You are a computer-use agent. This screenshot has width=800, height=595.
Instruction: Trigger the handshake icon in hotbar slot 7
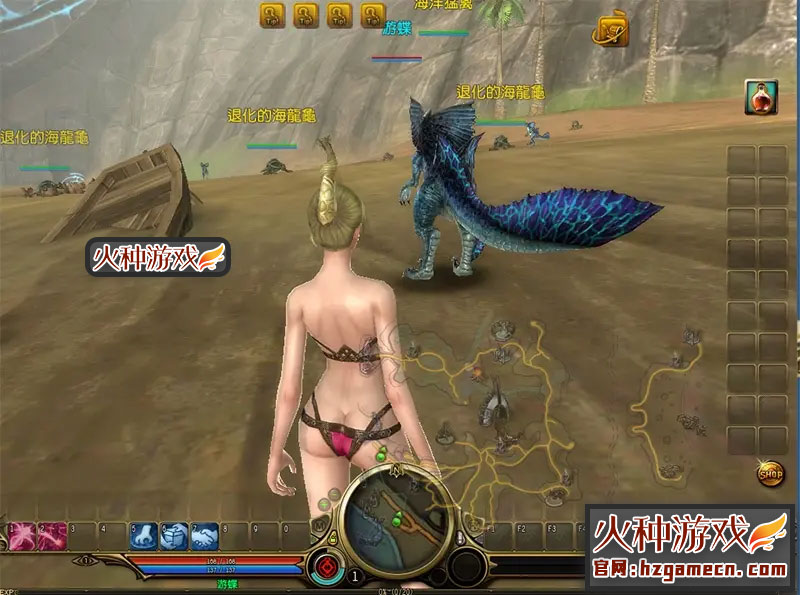click(x=205, y=536)
